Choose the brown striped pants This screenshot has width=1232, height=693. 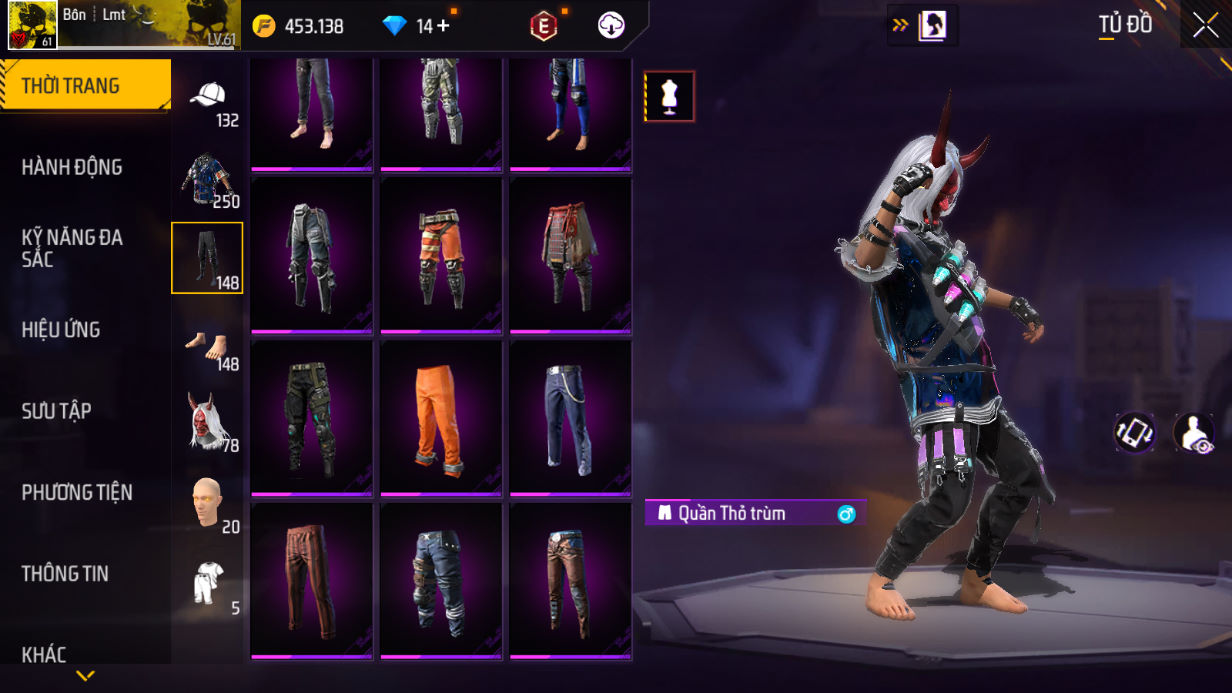click(x=311, y=580)
